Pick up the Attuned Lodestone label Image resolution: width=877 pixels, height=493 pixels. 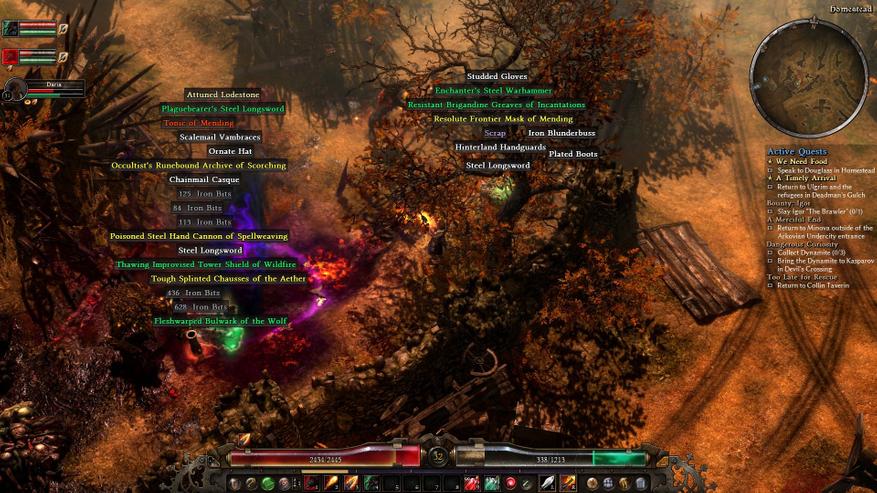coord(222,94)
